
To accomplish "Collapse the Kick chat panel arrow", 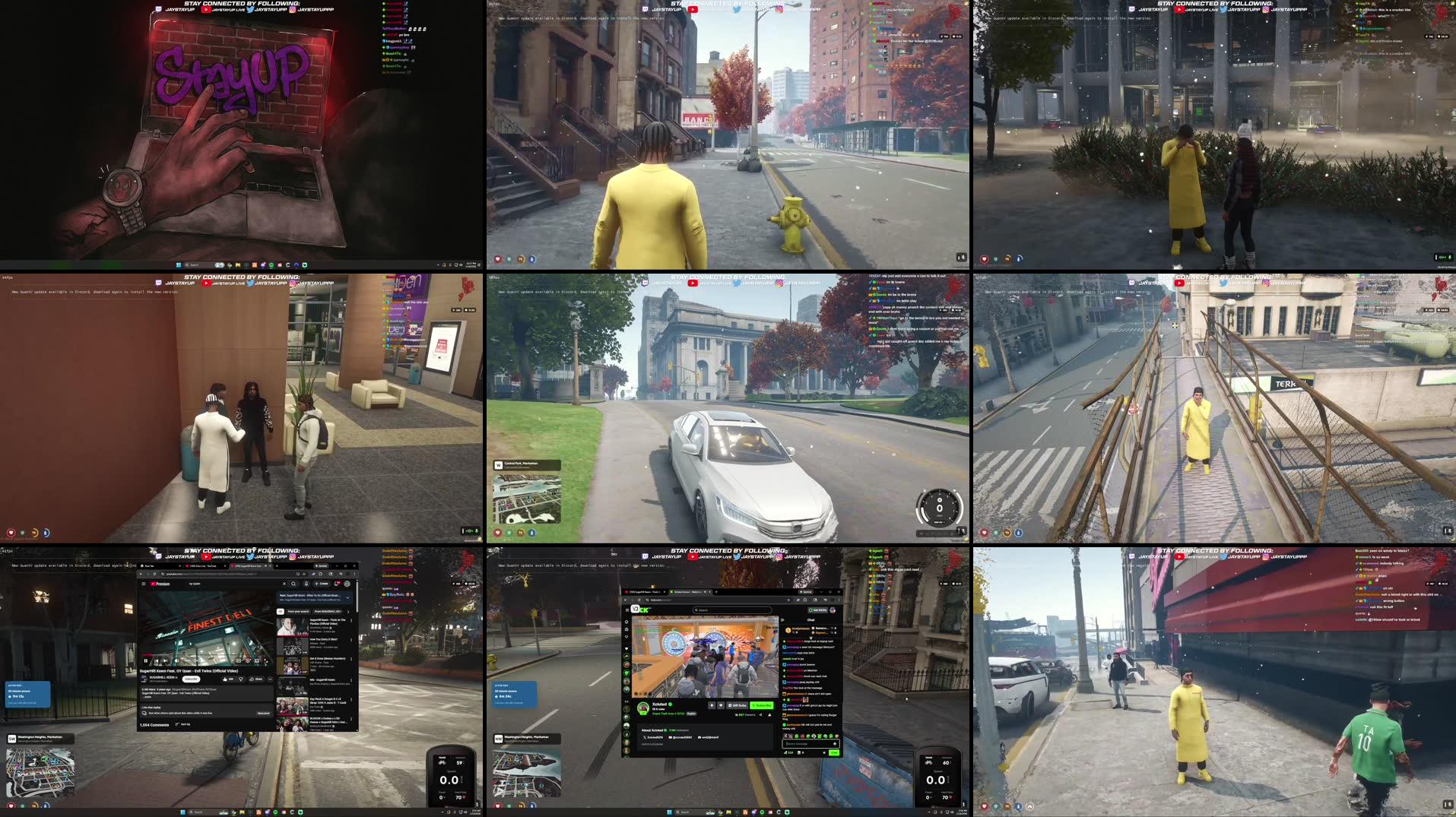I will (x=782, y=619).
